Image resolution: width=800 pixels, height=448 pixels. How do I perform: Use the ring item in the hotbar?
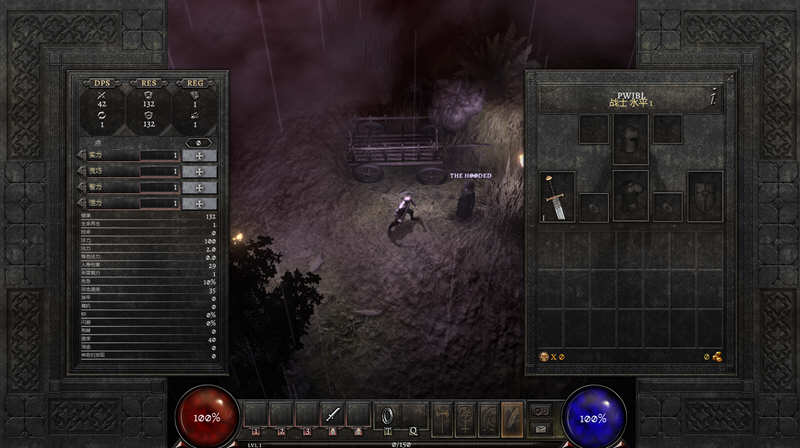click(385, 414)
